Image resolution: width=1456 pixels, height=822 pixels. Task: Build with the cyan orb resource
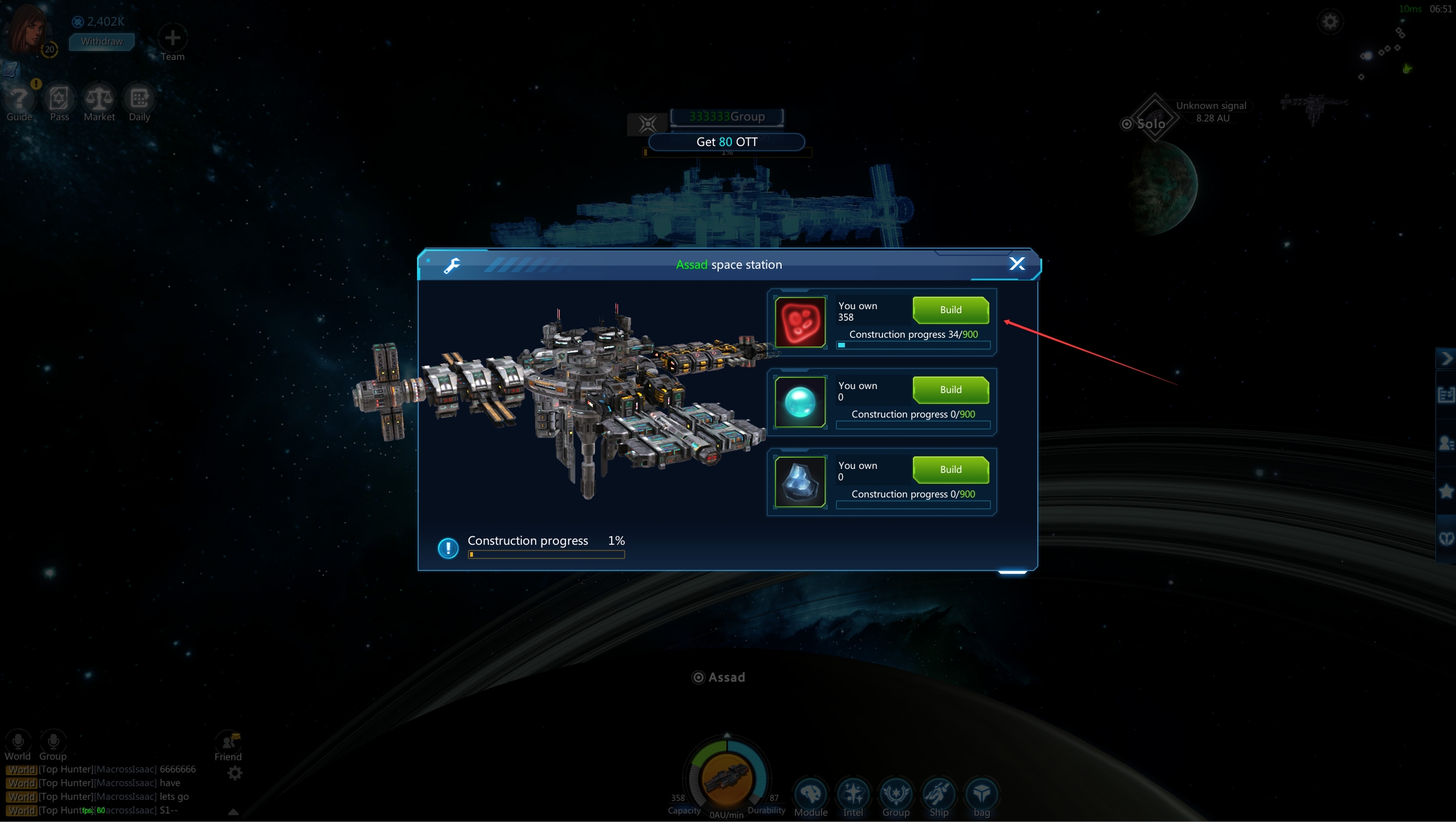[x=950, y=390]
